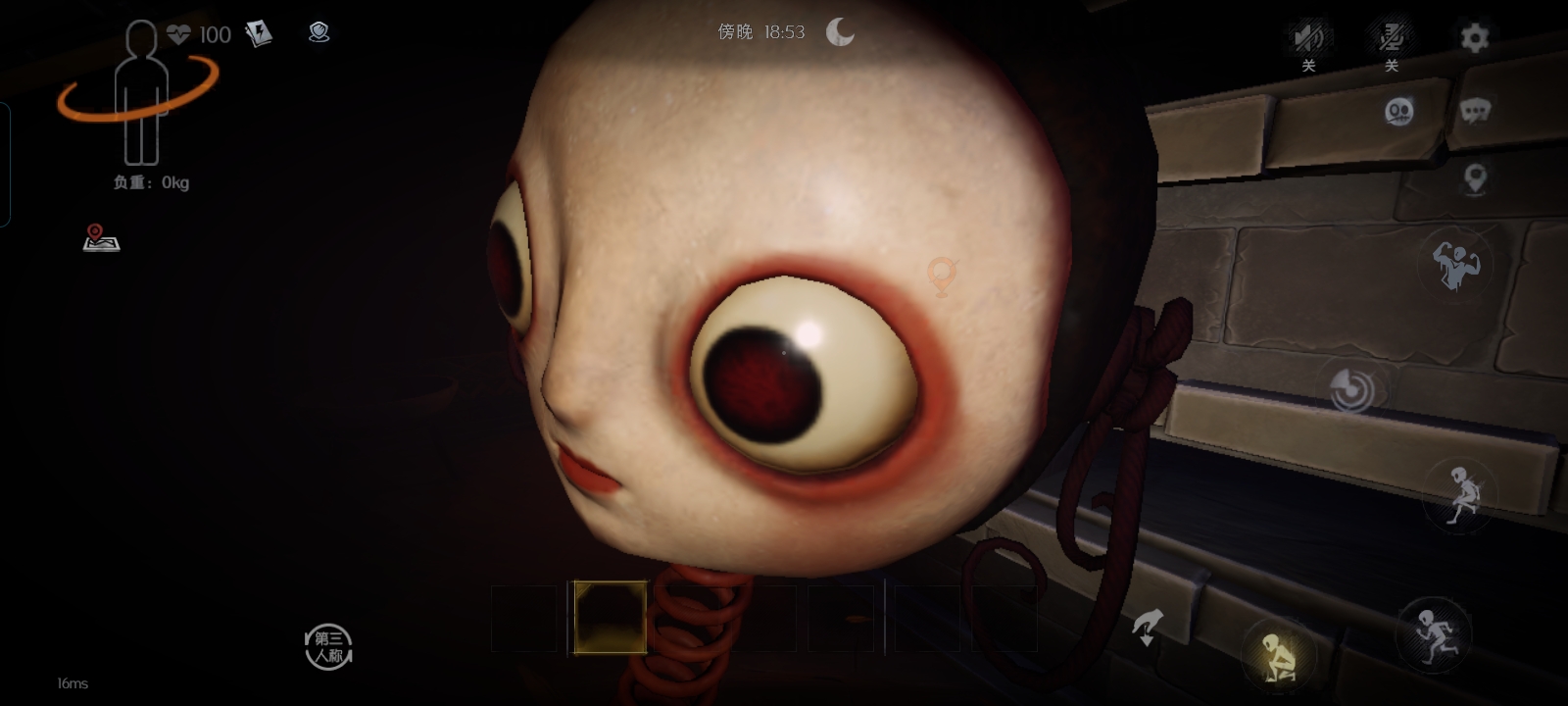Open the map with the red pin

pos(101,238)
